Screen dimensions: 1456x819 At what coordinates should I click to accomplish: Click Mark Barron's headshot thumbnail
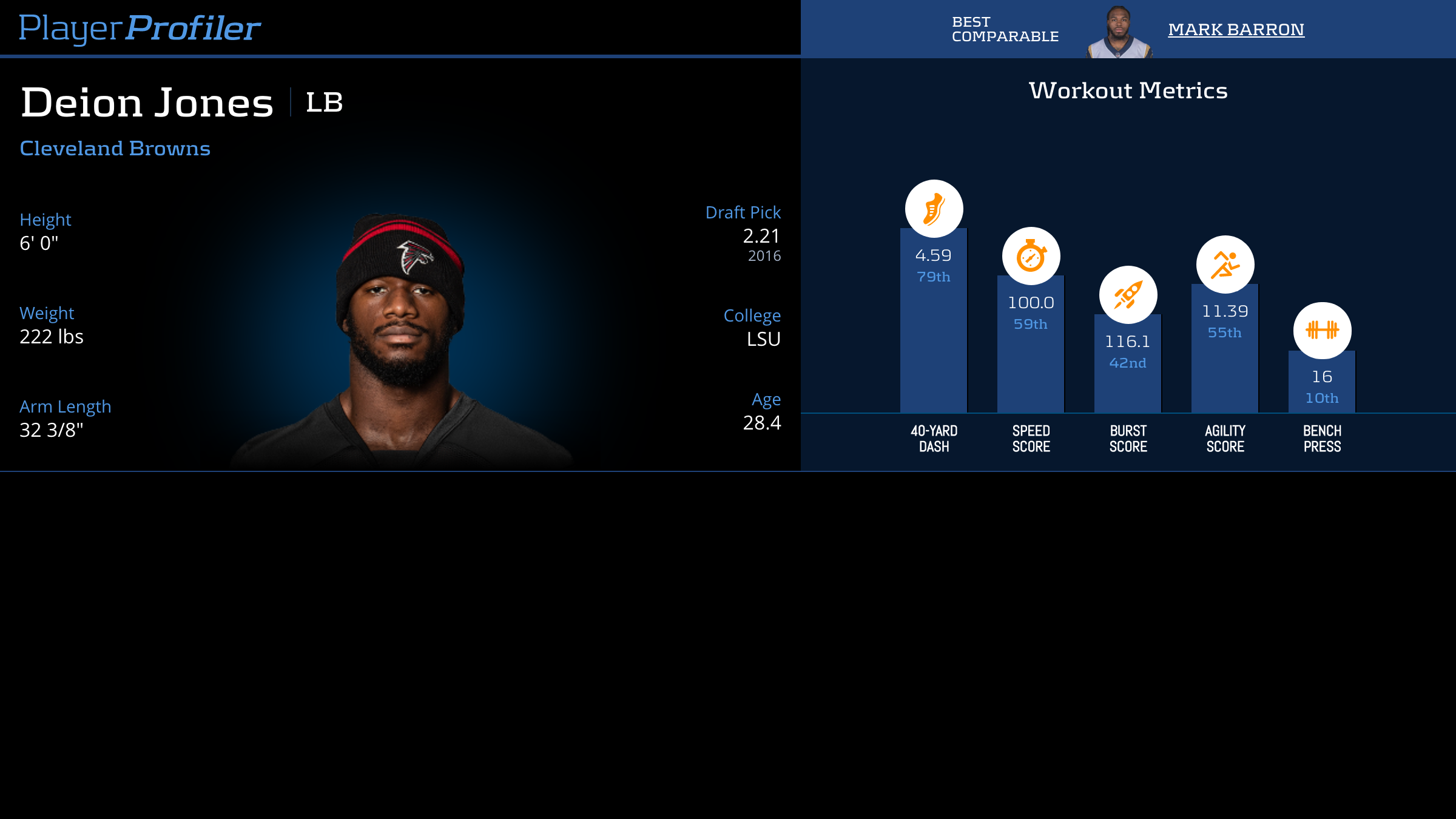(1119, 33)
